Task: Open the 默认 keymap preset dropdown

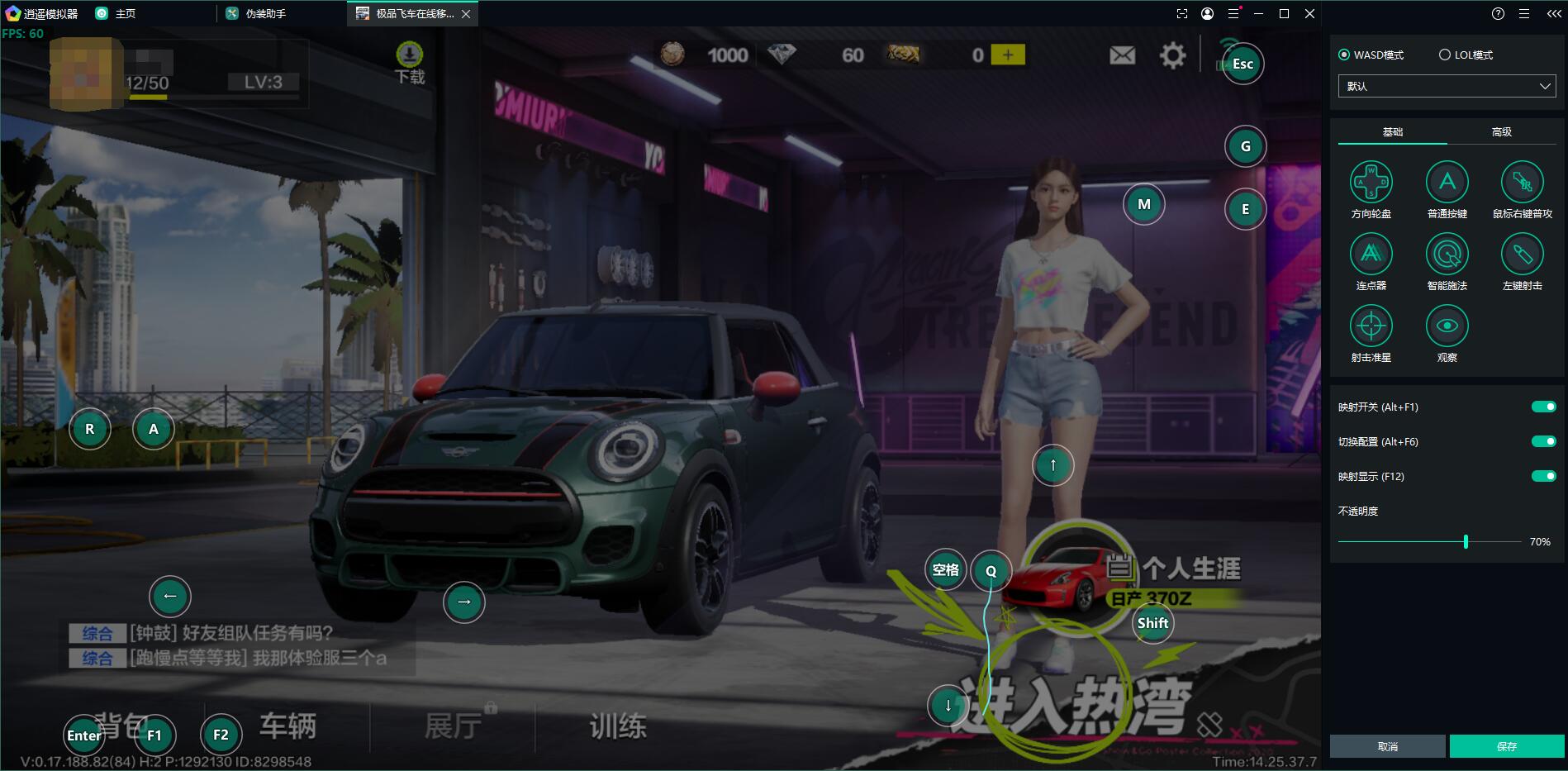Action: click(x=1447, y=86)
